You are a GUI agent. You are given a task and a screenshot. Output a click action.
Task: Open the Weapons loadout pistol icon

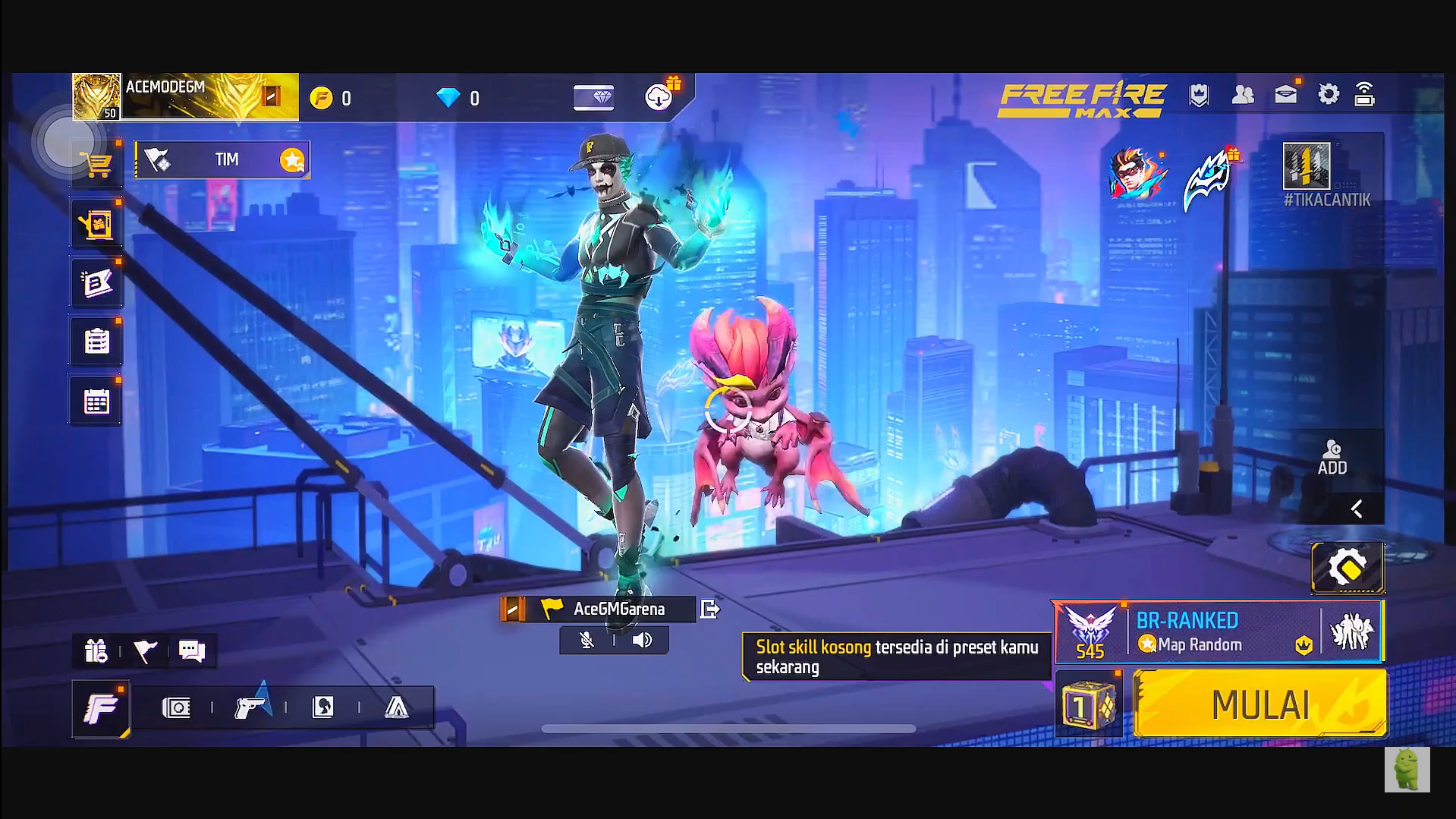(x=250, y=707)
